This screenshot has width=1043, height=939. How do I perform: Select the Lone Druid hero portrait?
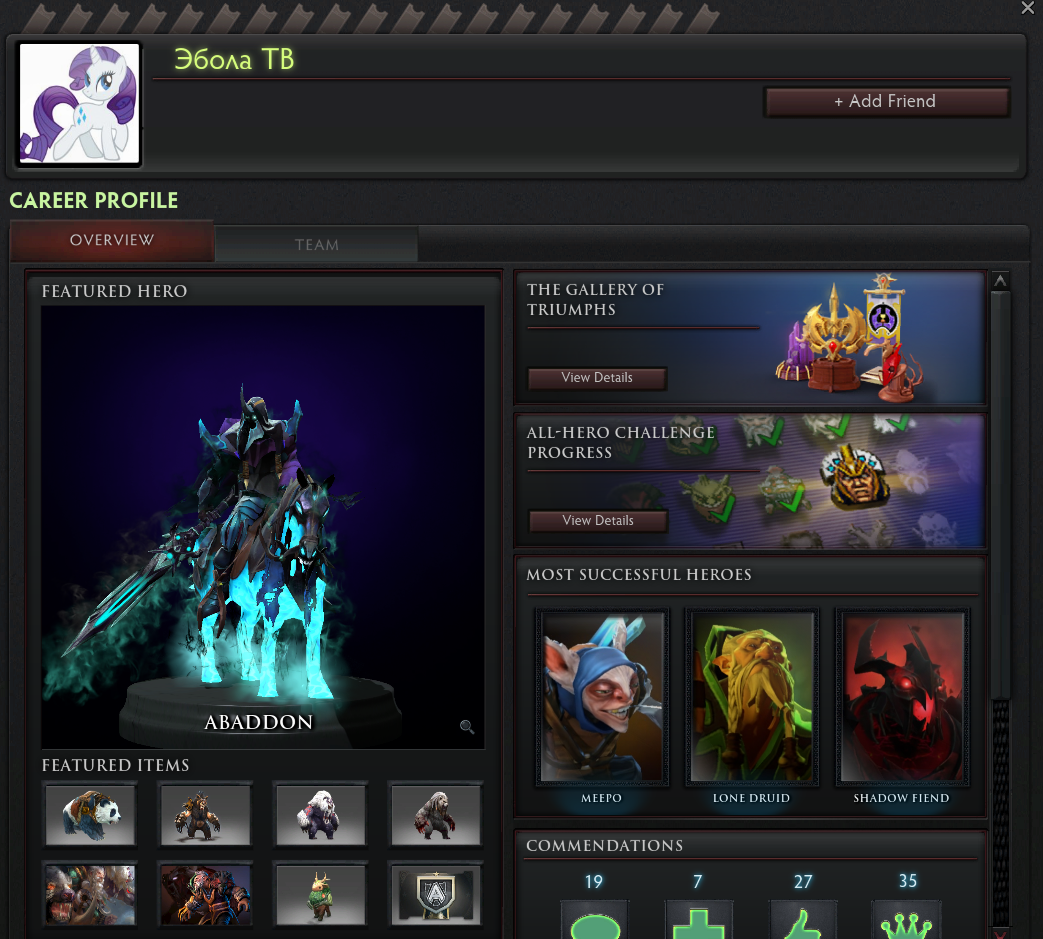click(x=751, y=696)
